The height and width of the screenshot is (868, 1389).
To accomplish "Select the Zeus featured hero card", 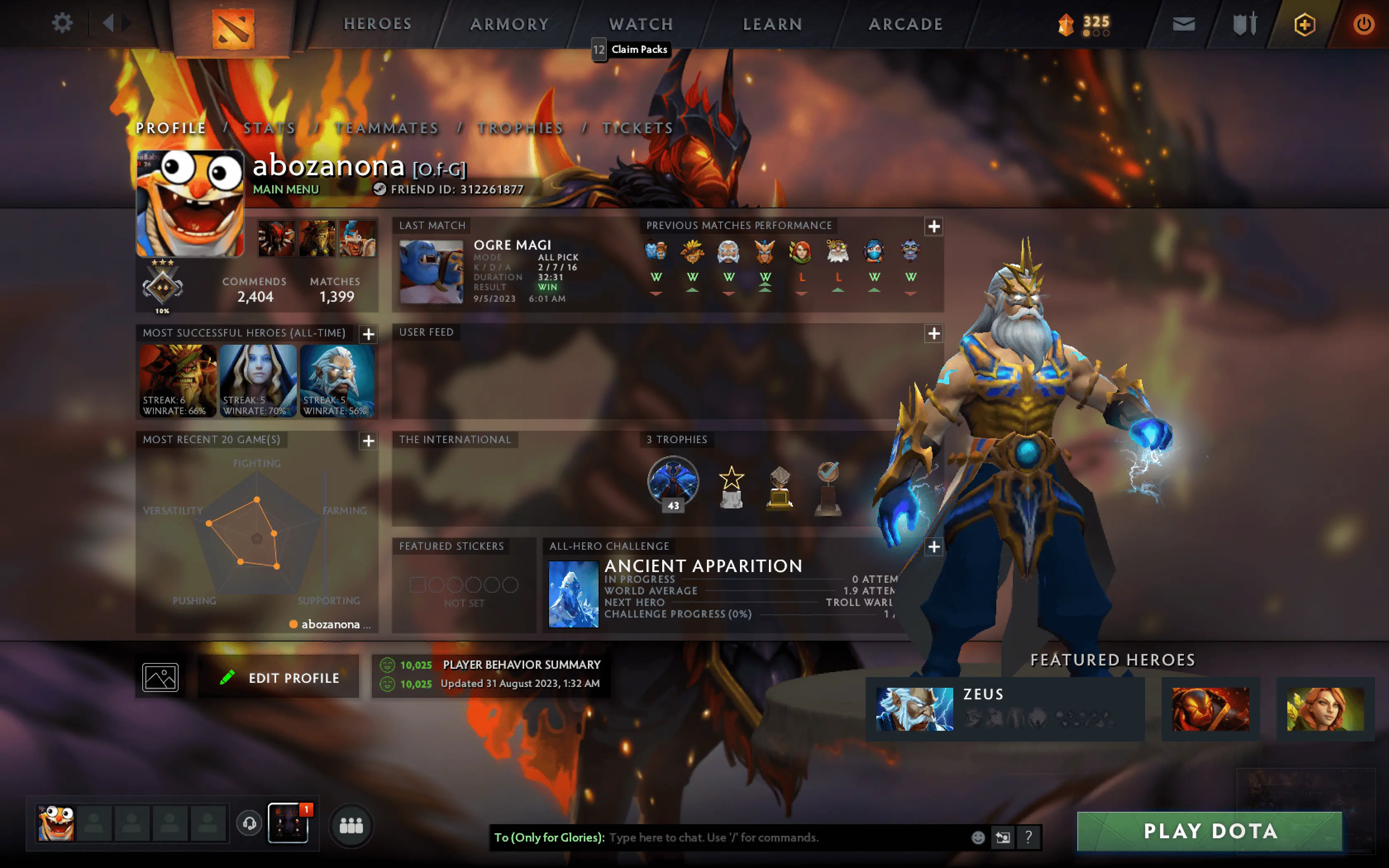I will click(x=1005, y=709).
